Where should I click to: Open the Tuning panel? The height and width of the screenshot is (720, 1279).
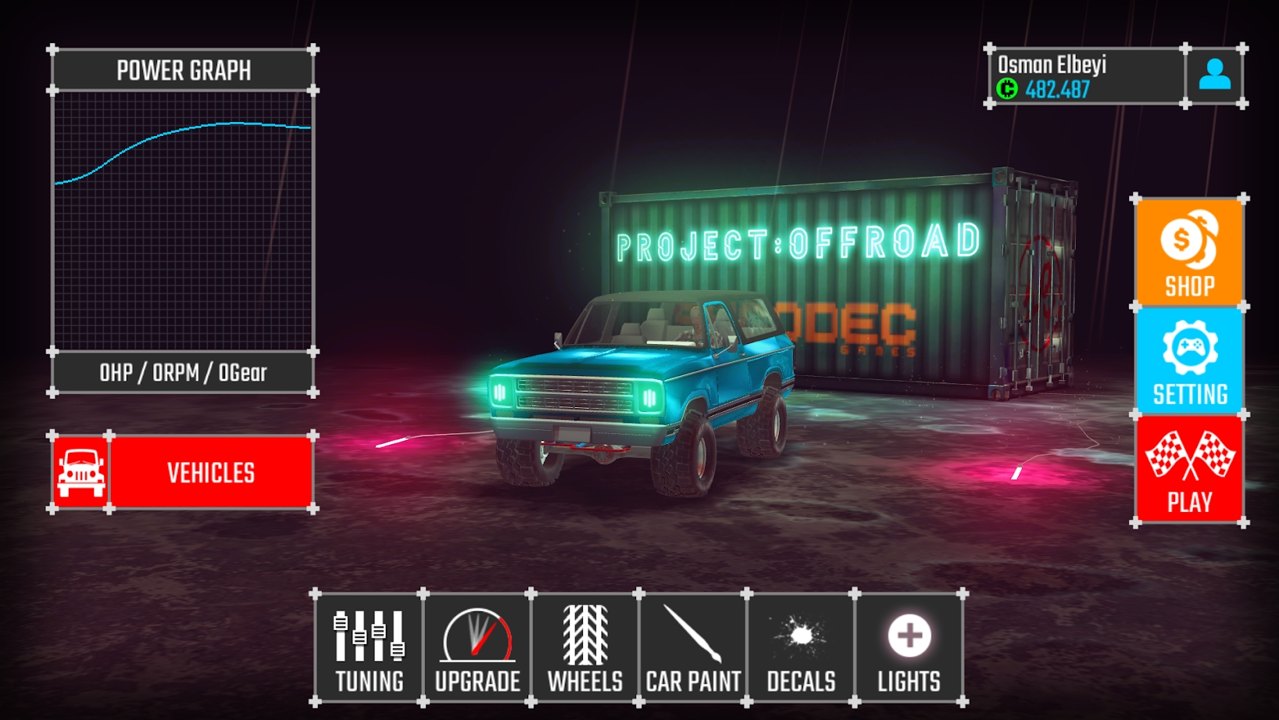click(x=369, y=647)
